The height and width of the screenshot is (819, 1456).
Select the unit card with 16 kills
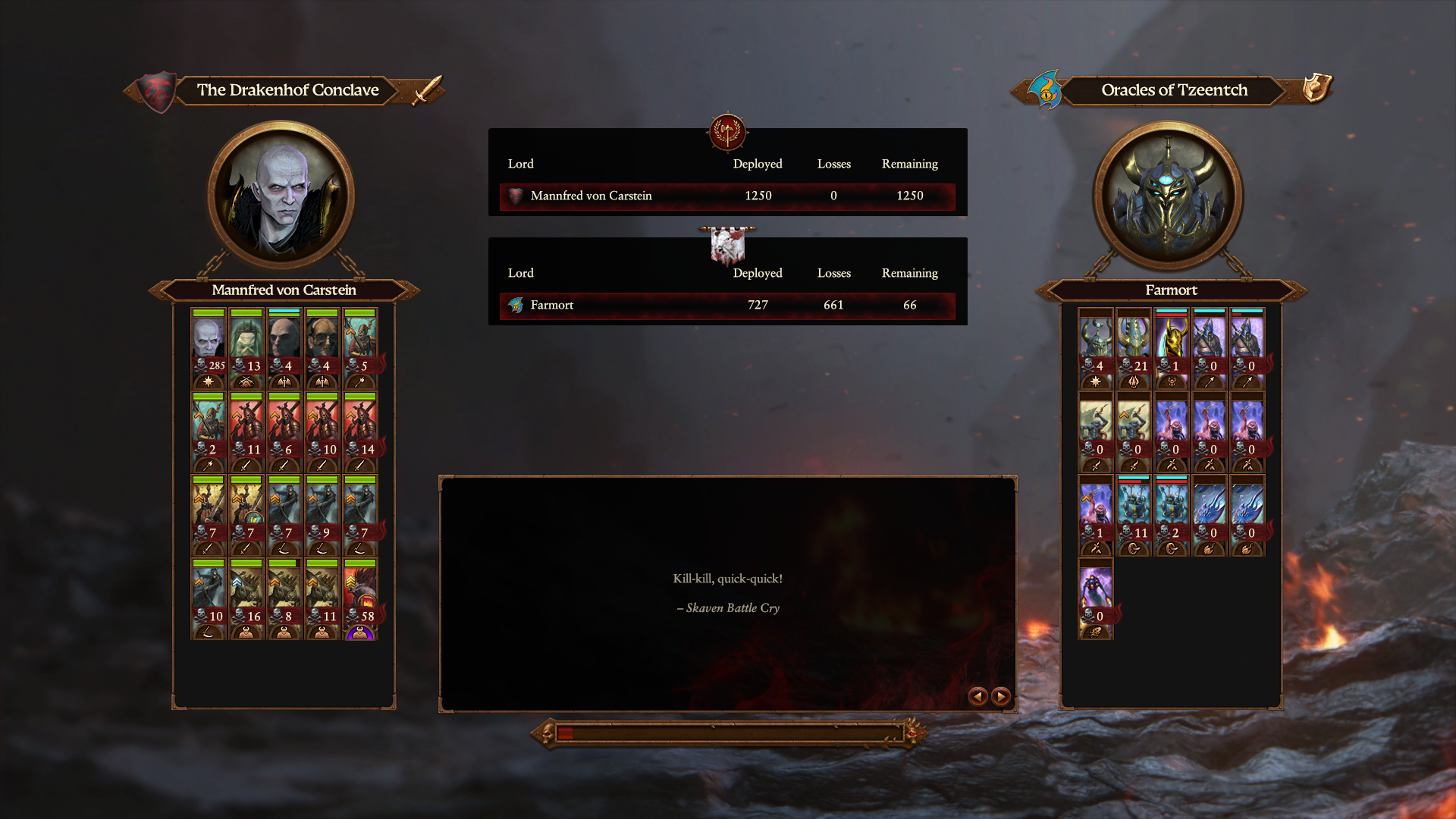[x=246, y=599]
